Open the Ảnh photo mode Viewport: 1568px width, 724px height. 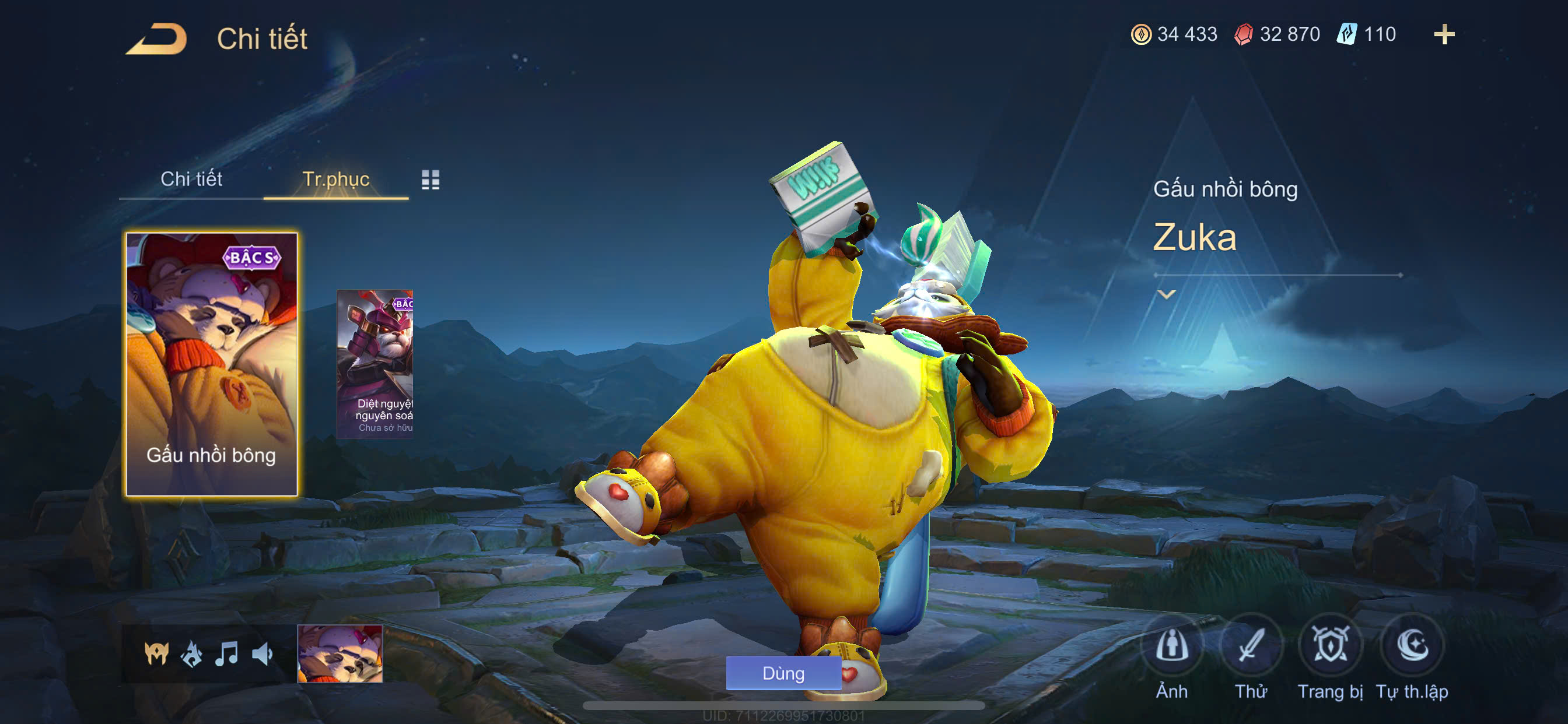tap(1171, 646)
